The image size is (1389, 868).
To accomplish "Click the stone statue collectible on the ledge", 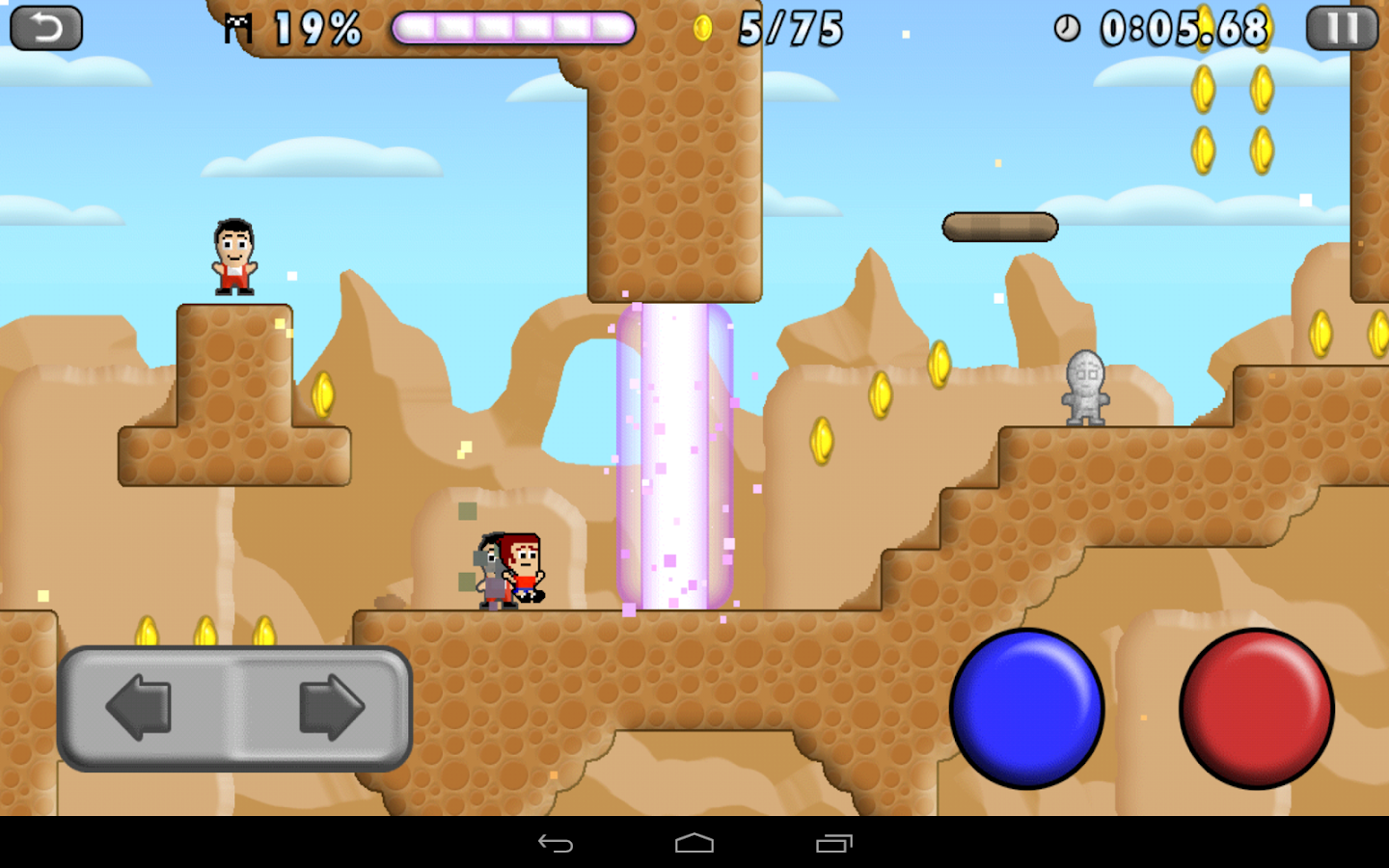I will tap(1086, 386).
